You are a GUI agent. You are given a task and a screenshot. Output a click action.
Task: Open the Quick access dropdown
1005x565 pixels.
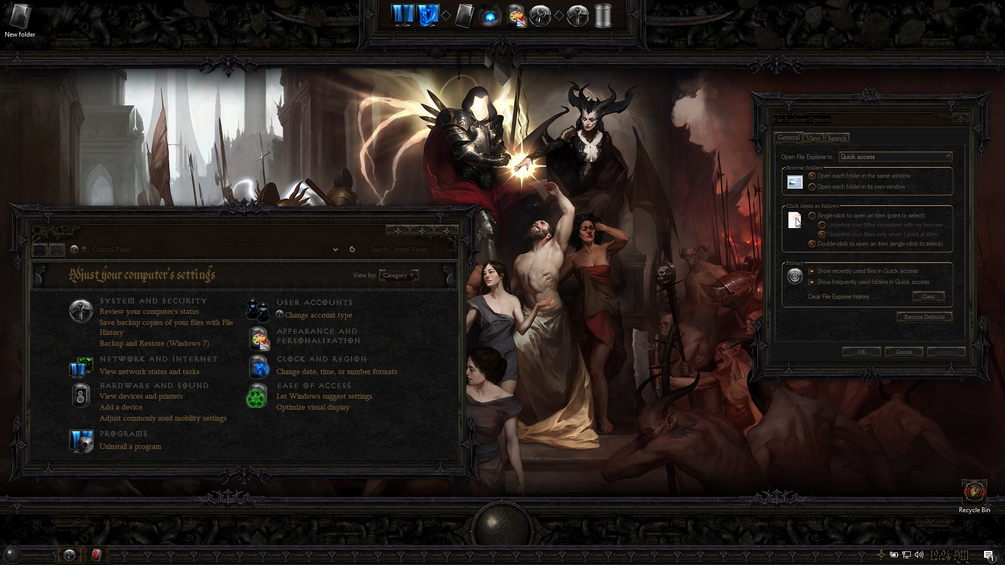(895, 157)
